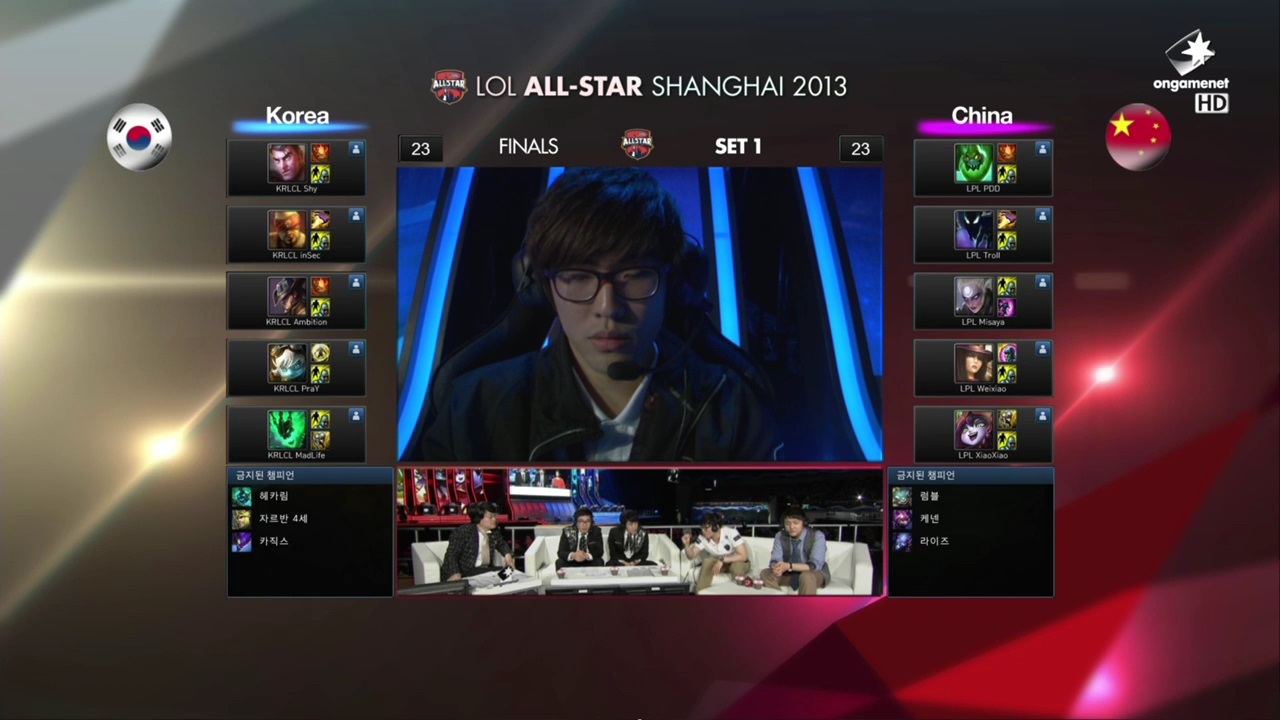Select KRLCL MadLife's Thresh portrait

pyautogui.click(x=286, y=430)
